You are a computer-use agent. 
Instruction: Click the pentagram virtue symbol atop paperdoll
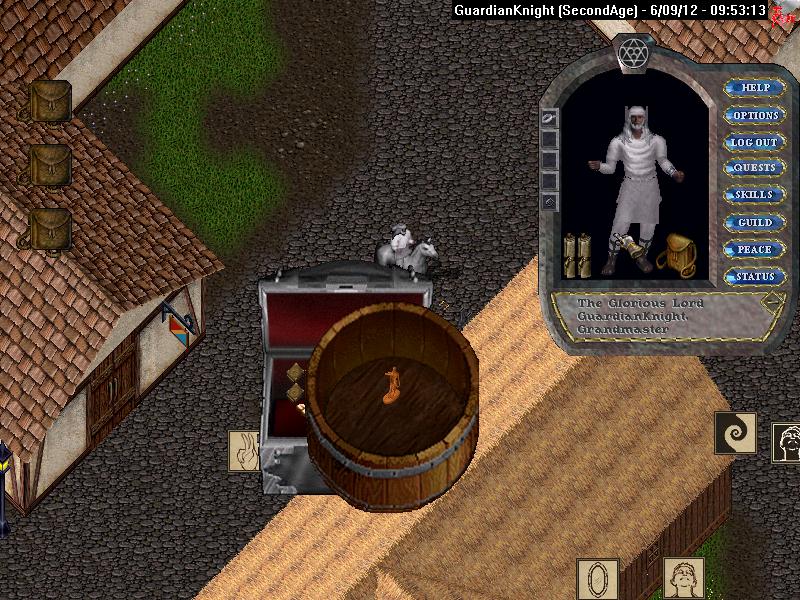[632, 52]
